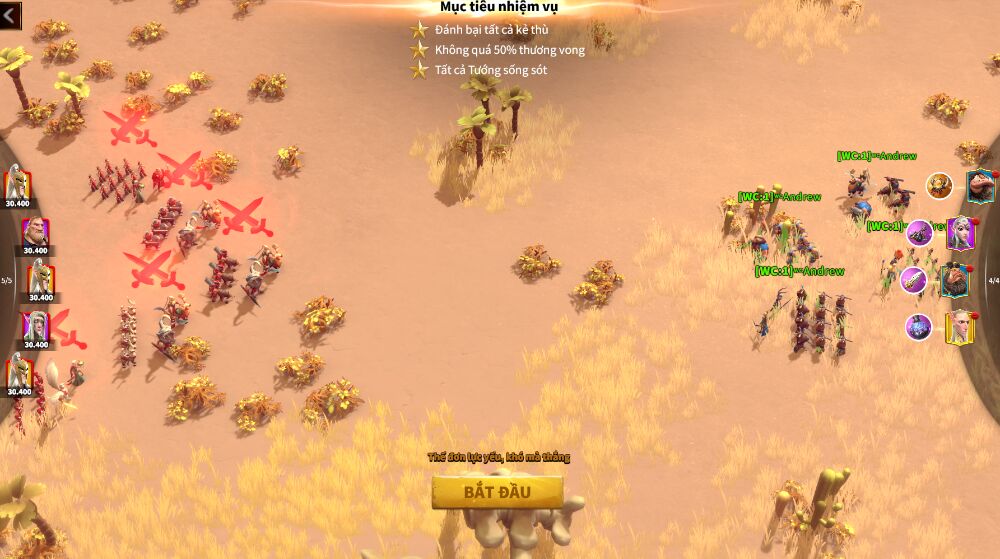Go back using the top-left arrow

point(11,15)
